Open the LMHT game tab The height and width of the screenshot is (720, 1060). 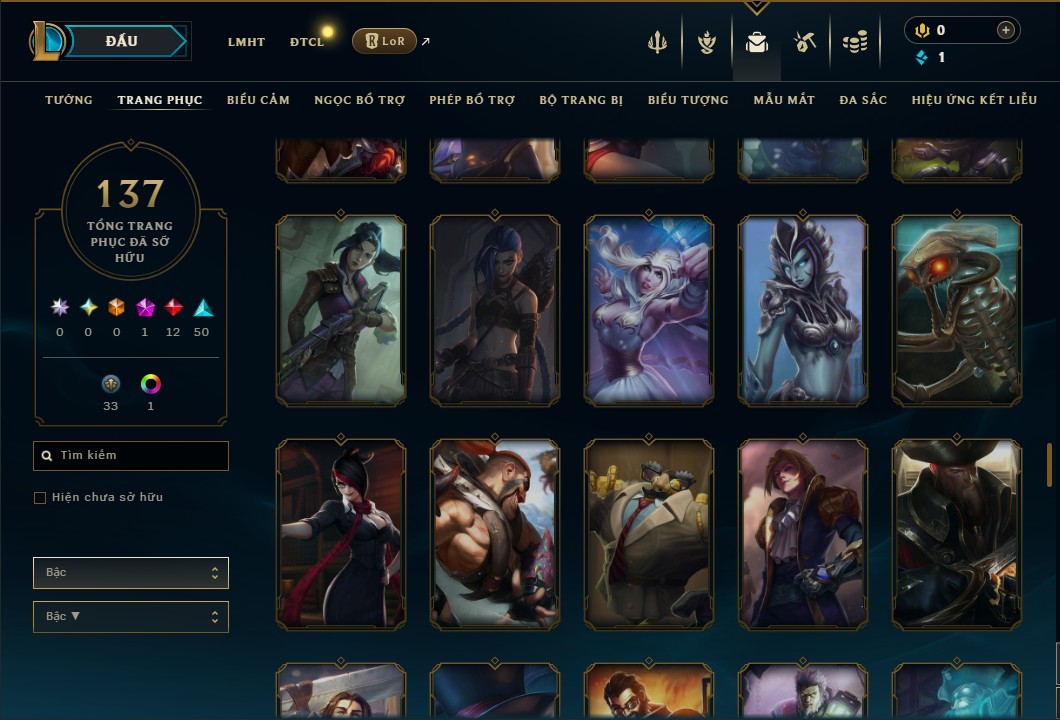click(246, 42)
